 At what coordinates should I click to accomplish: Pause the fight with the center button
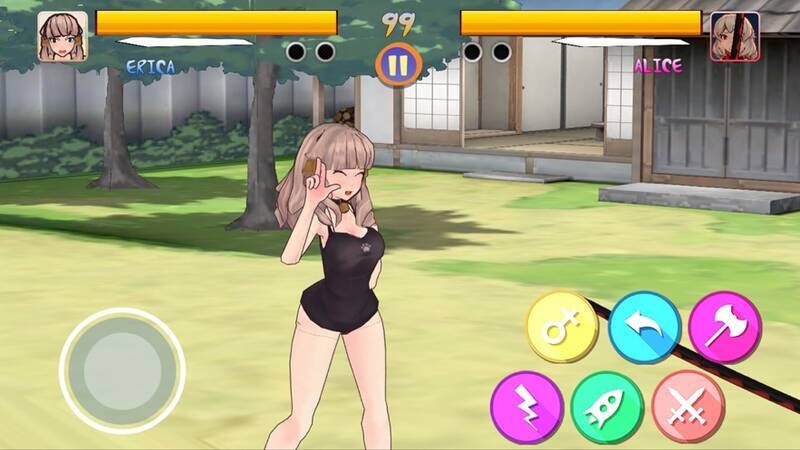[398, 65]
